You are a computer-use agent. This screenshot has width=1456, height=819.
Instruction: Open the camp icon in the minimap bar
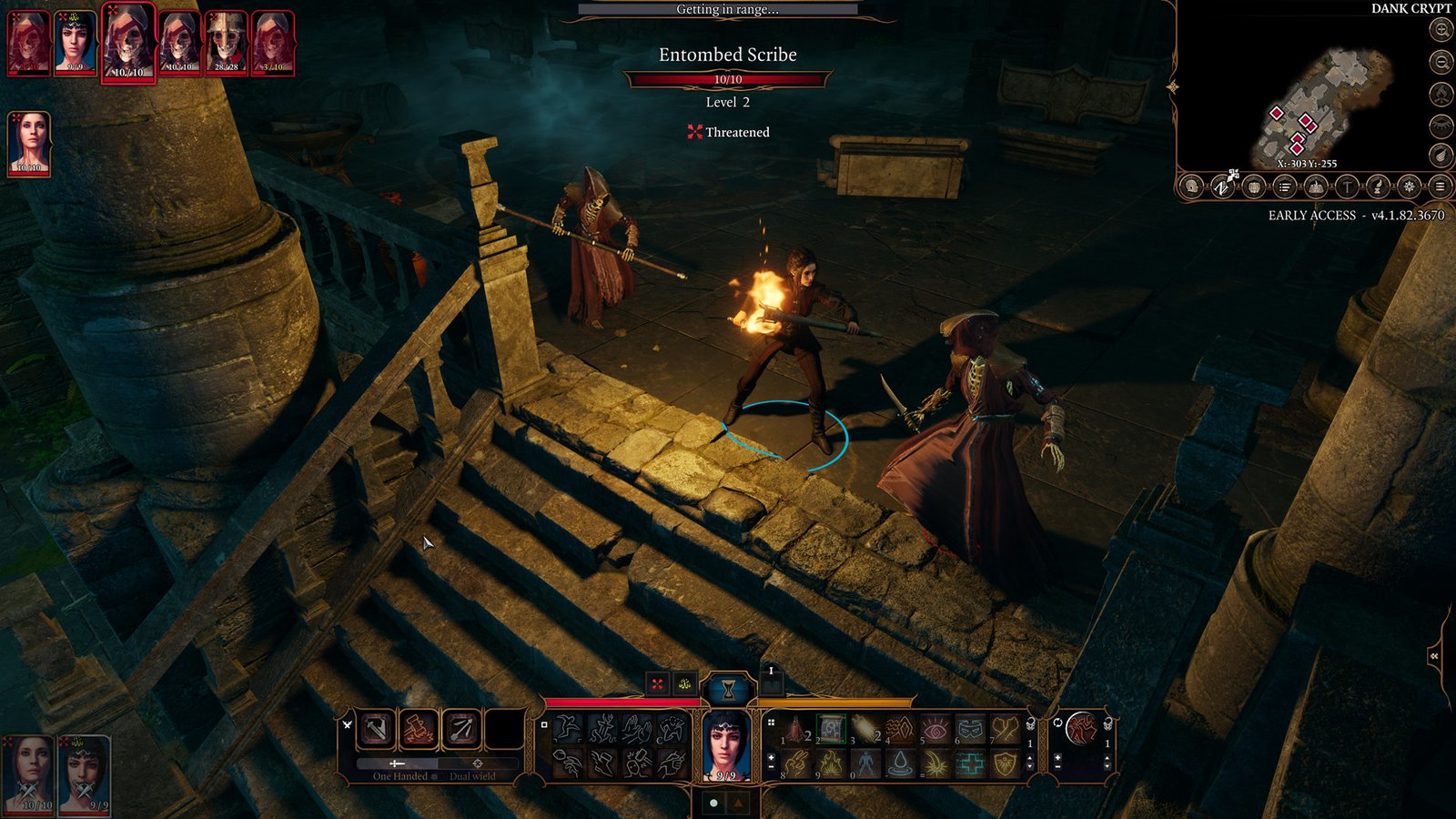coord(1314,188)
